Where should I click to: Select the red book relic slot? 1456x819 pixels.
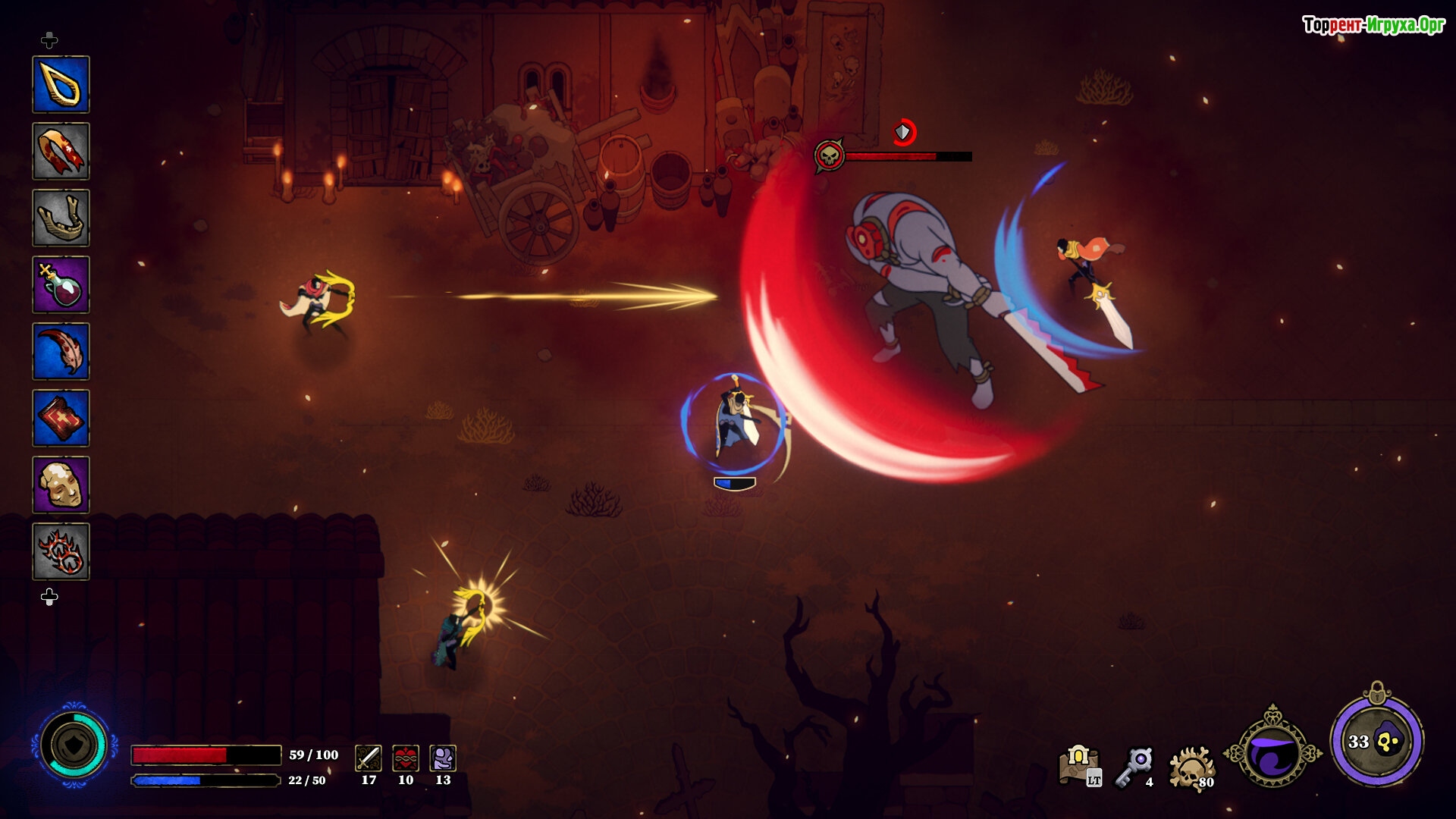[x=61, y=418]
